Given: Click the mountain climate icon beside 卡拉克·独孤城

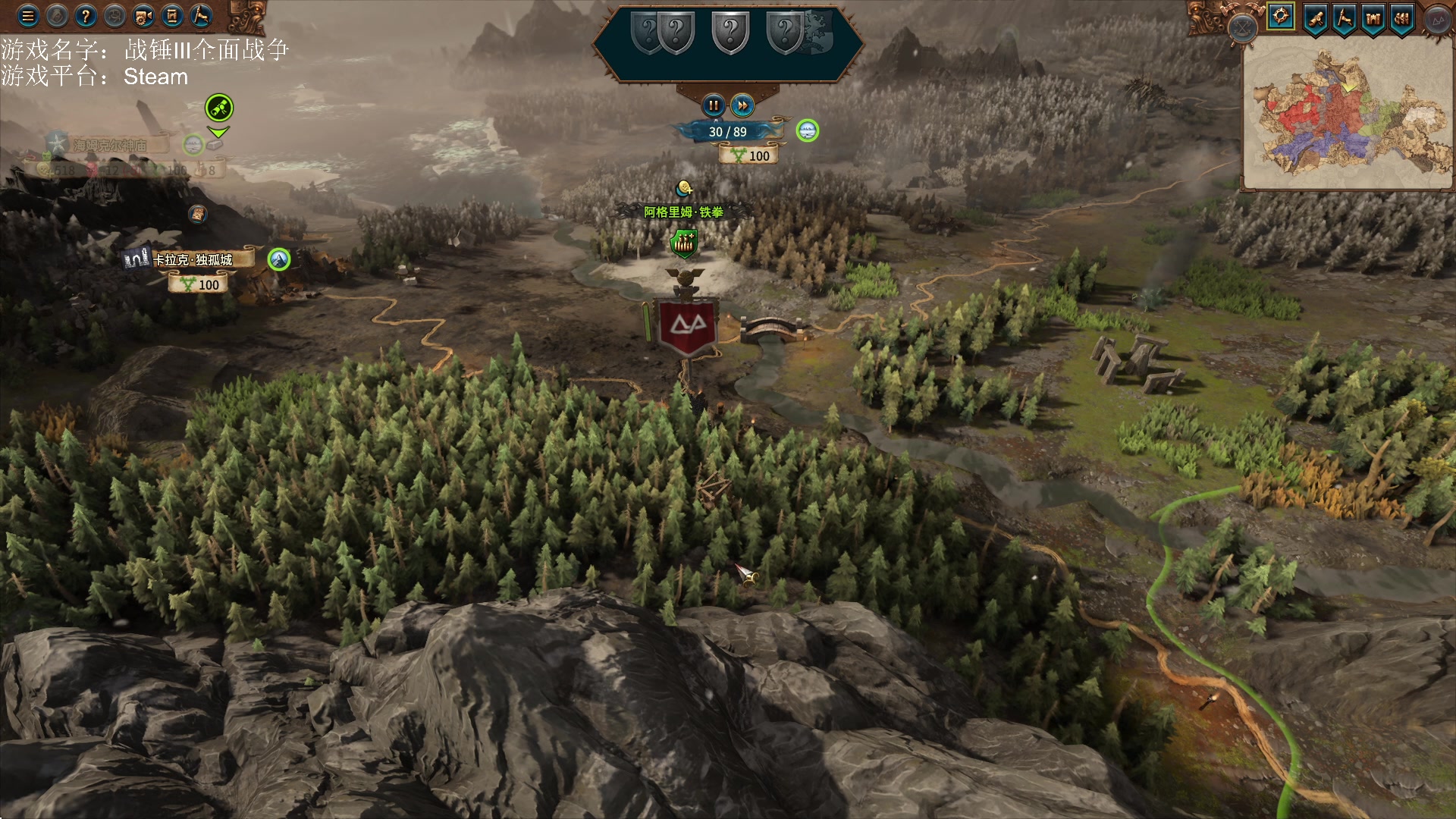Looking at the screenshot, I should [x=279, y=259].
